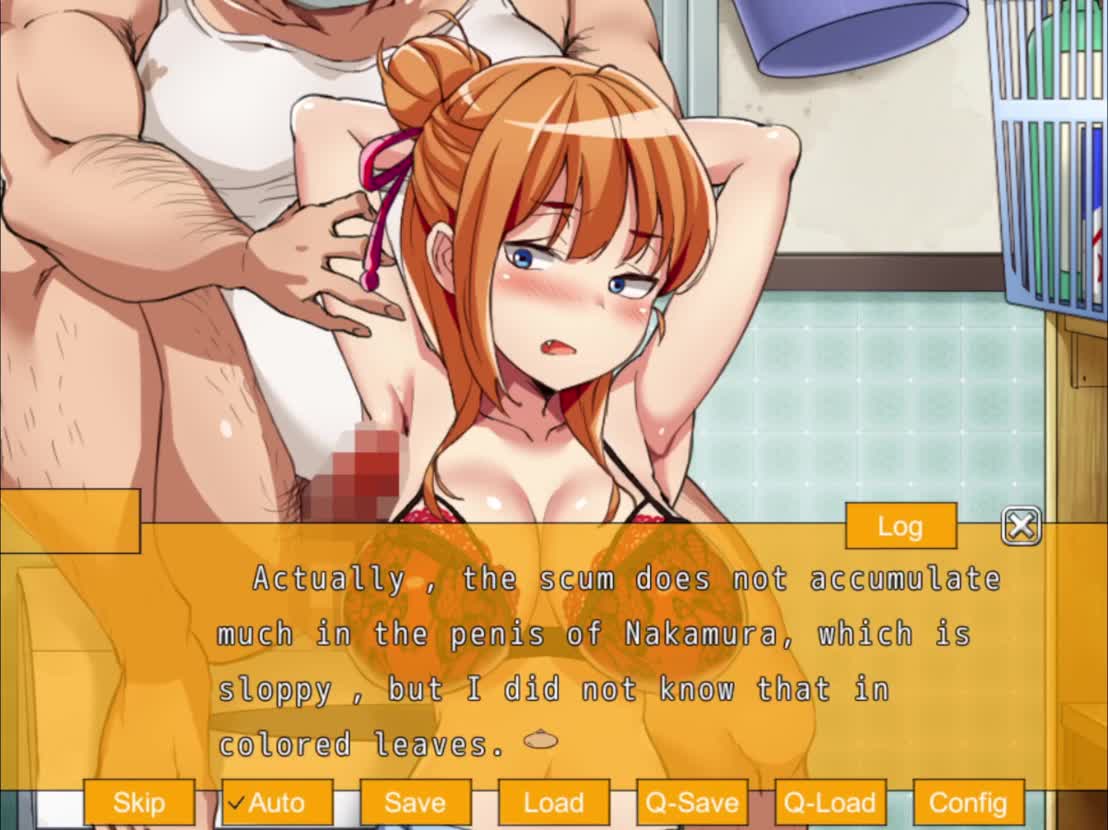This screenshot has height=830, width=1108.
Task: Close the dialogue text box
Action: 1020,526
